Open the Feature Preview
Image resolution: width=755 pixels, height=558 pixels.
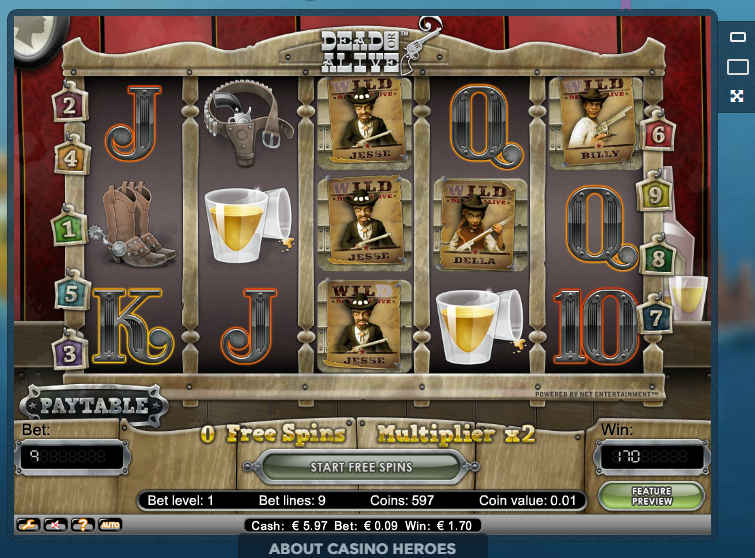pyautogui.click(x=651, y=496)
